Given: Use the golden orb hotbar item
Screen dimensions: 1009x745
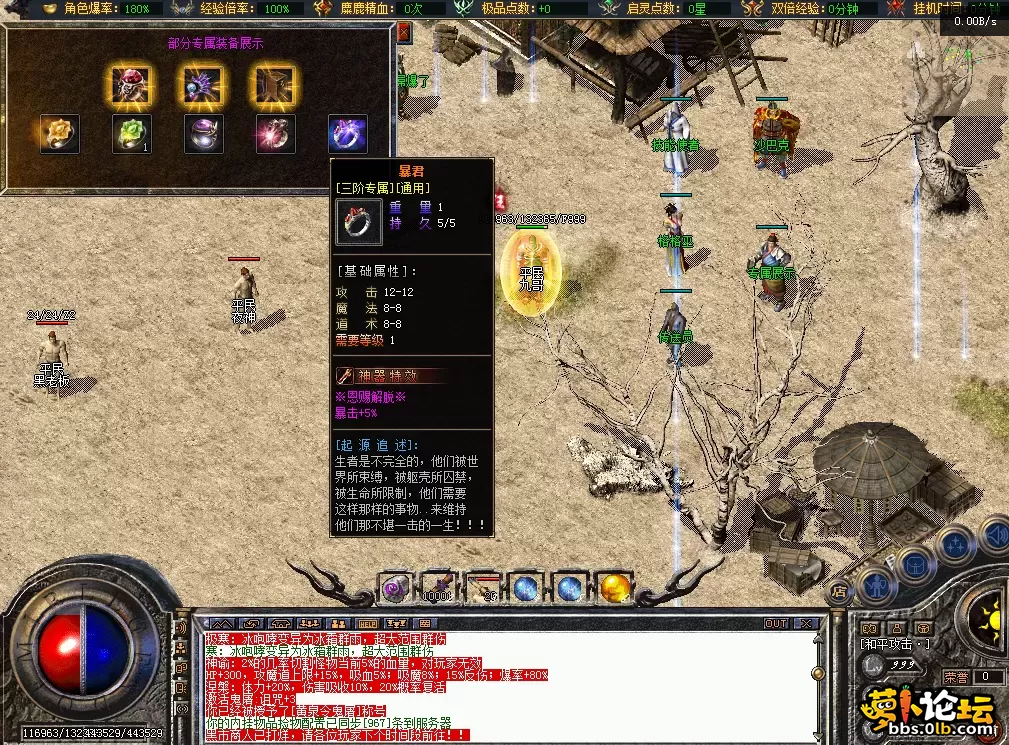Looking at the screenshot, I should 615,587.
